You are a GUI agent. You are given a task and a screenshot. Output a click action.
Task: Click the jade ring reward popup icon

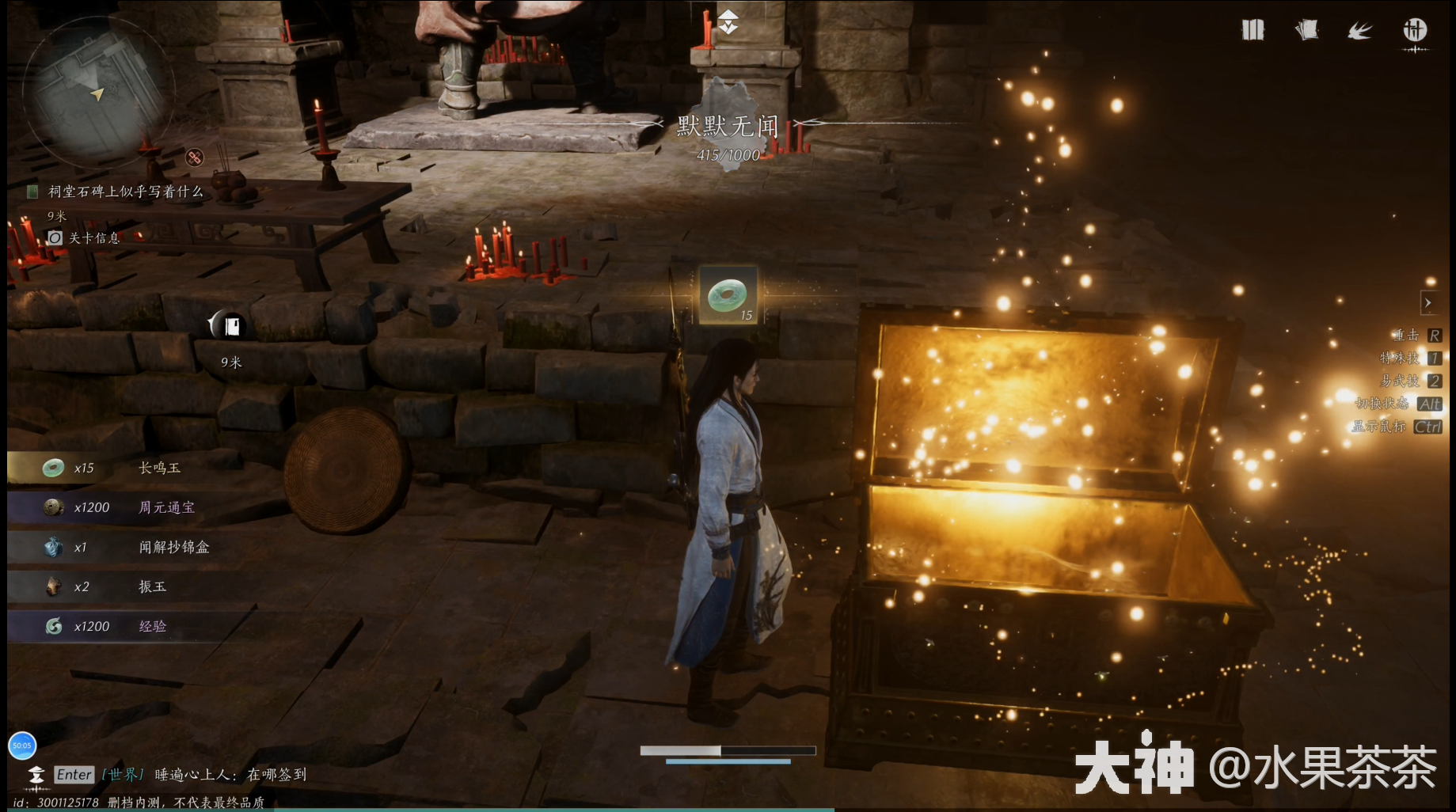[728, 296]
